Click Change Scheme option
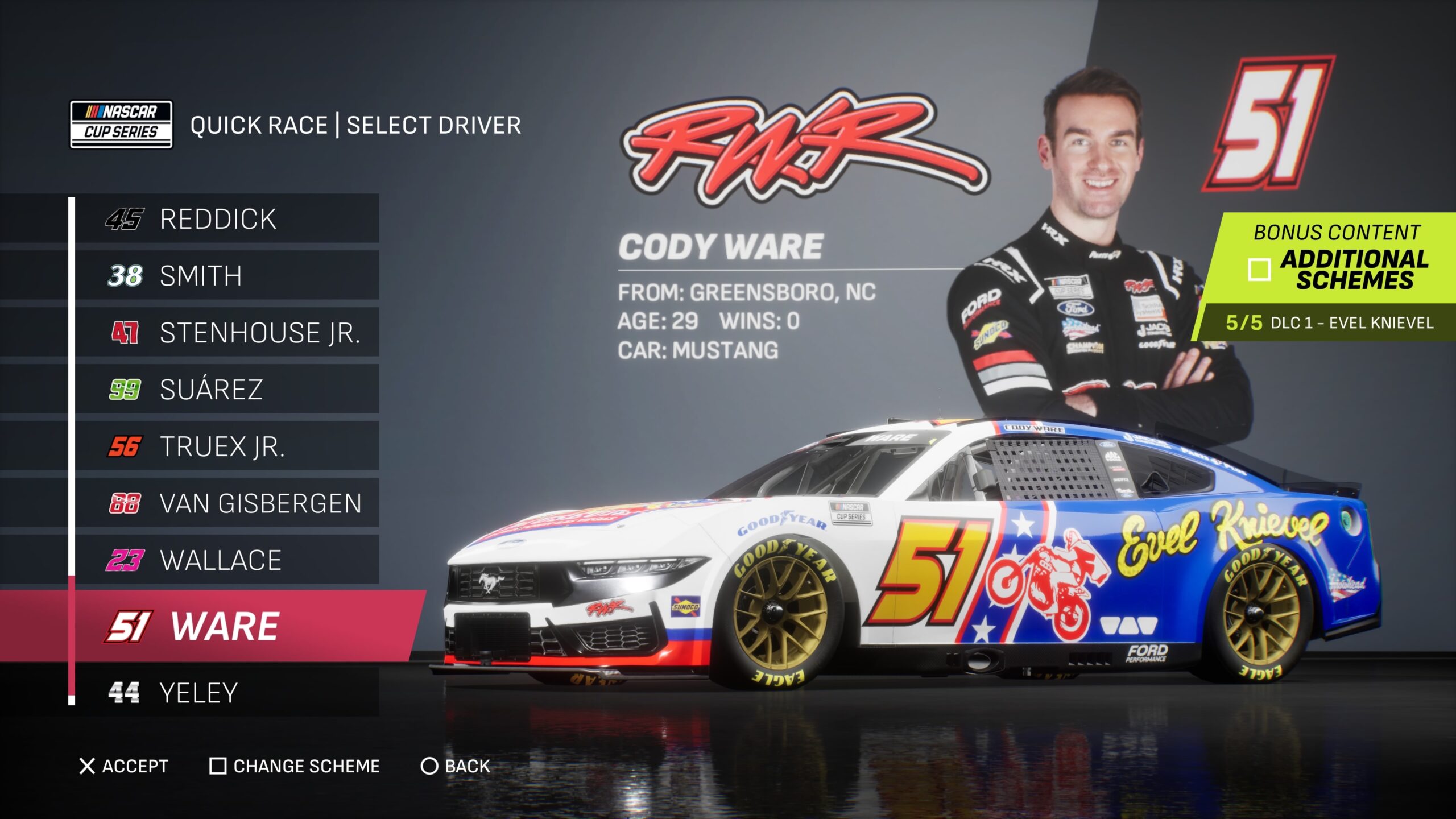Viewport: 1456px width, 819px height. pyautogui.click(x=295, y=766)
